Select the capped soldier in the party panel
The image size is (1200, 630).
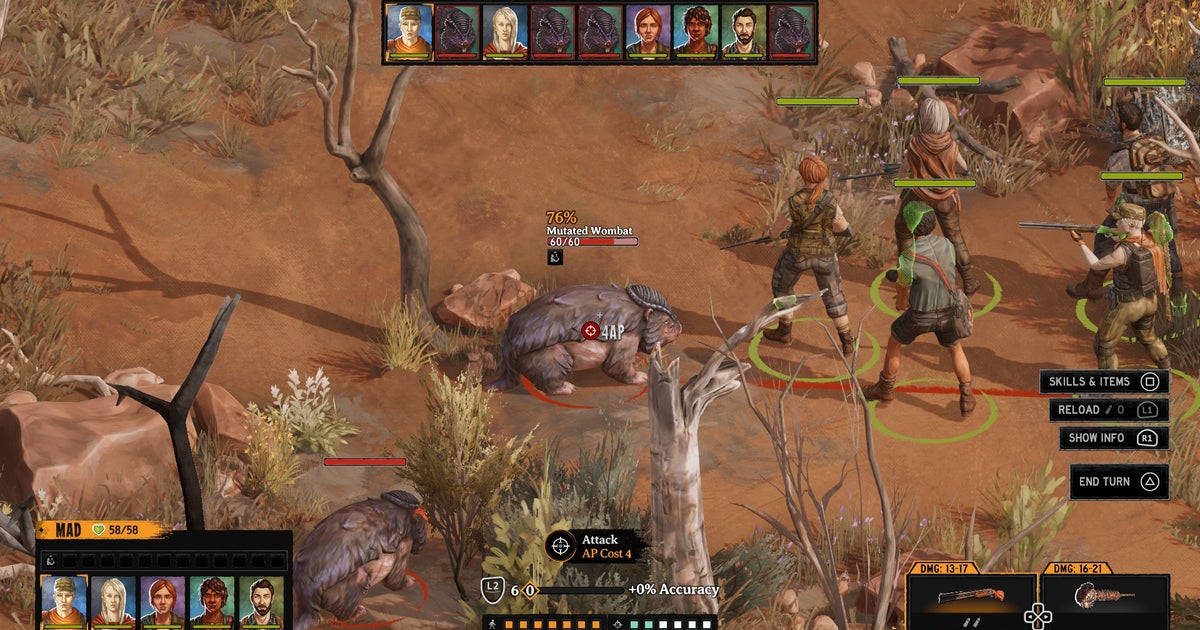tap(64, 600)
